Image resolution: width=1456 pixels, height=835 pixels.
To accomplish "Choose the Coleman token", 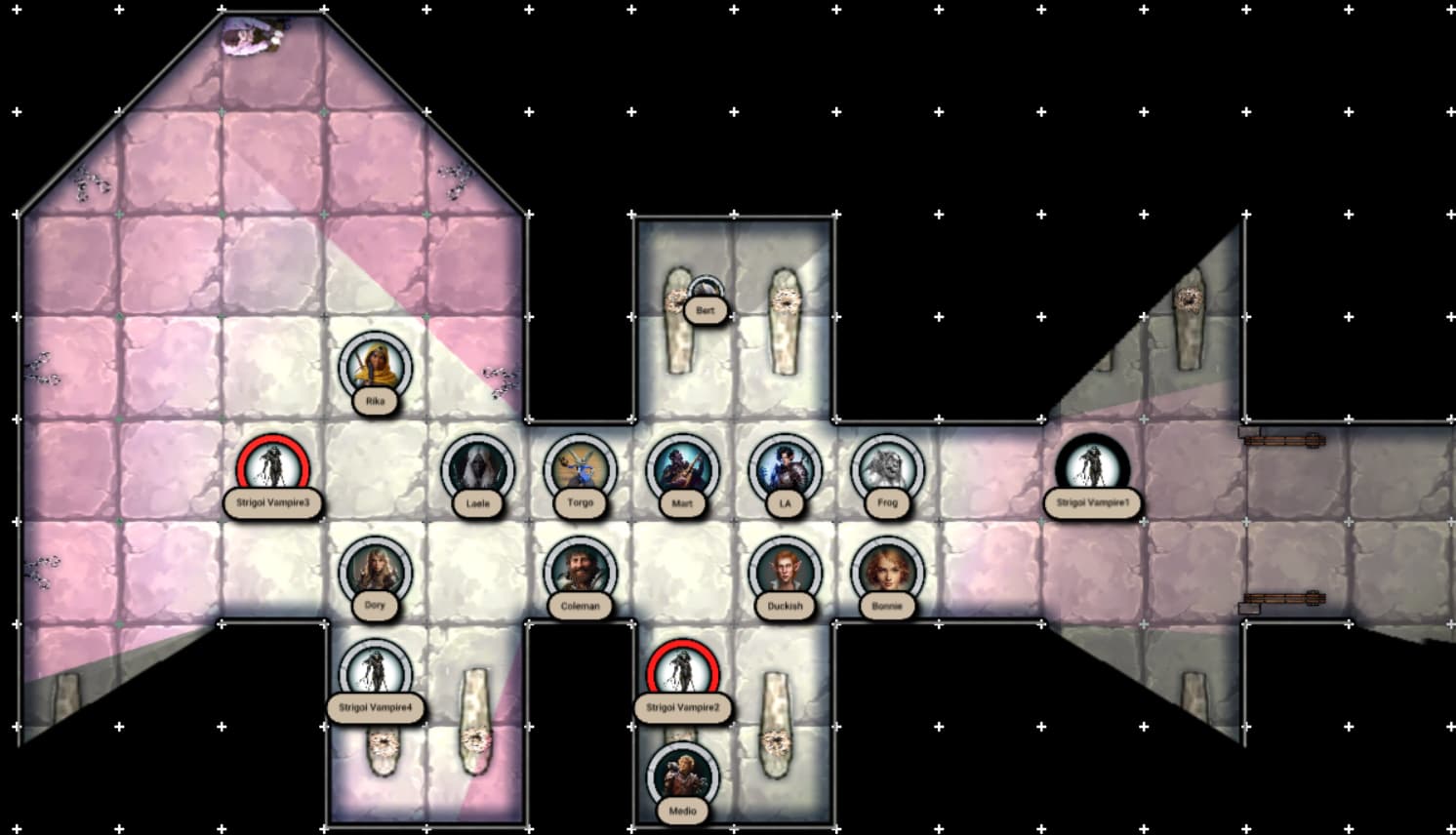I will coord(581,572).
